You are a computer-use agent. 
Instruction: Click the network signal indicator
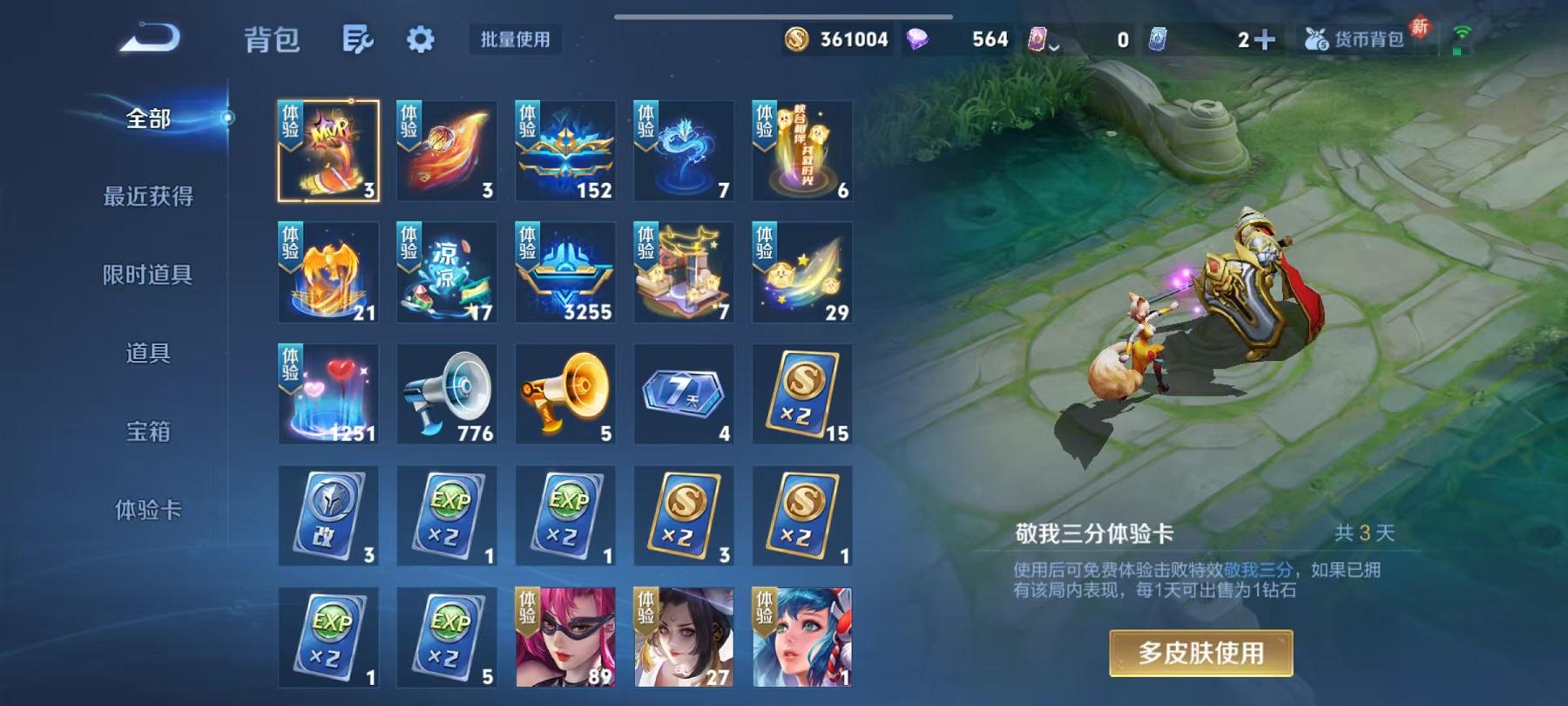point(1463,35)
